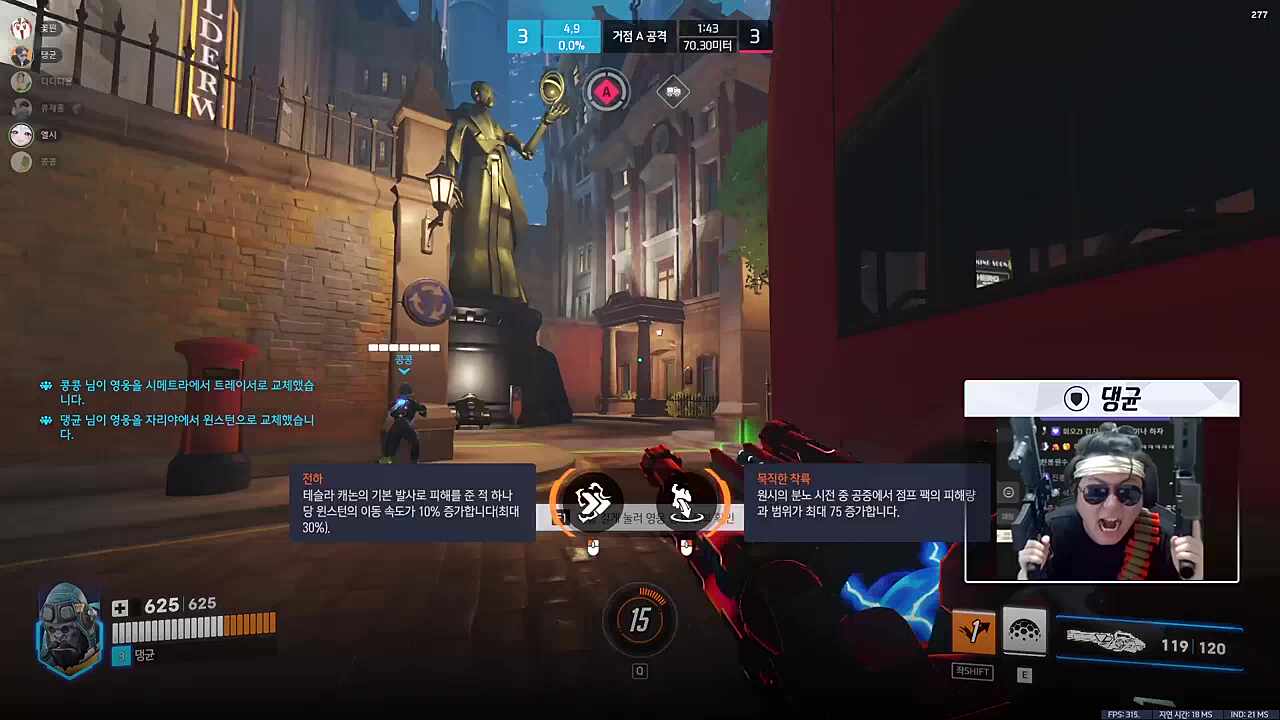Image resolution: width=1280 pixels, height=720 pixels.
Task: Click the enemy team score of 3
Action: click(x=754, y=36)
